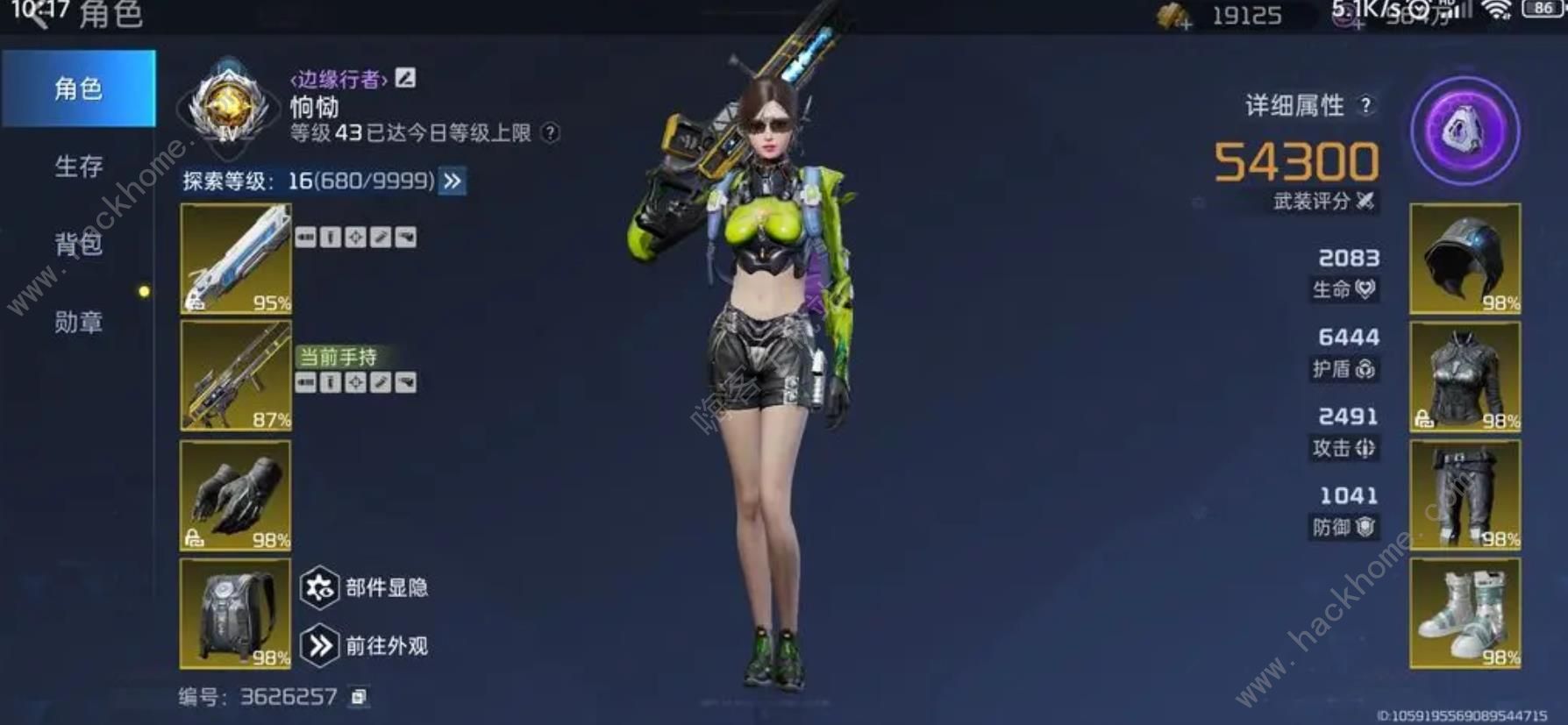This screenshot has width=1568, height=725.
Task: Open the black gloves equipment slot
Action: point(235,495)
